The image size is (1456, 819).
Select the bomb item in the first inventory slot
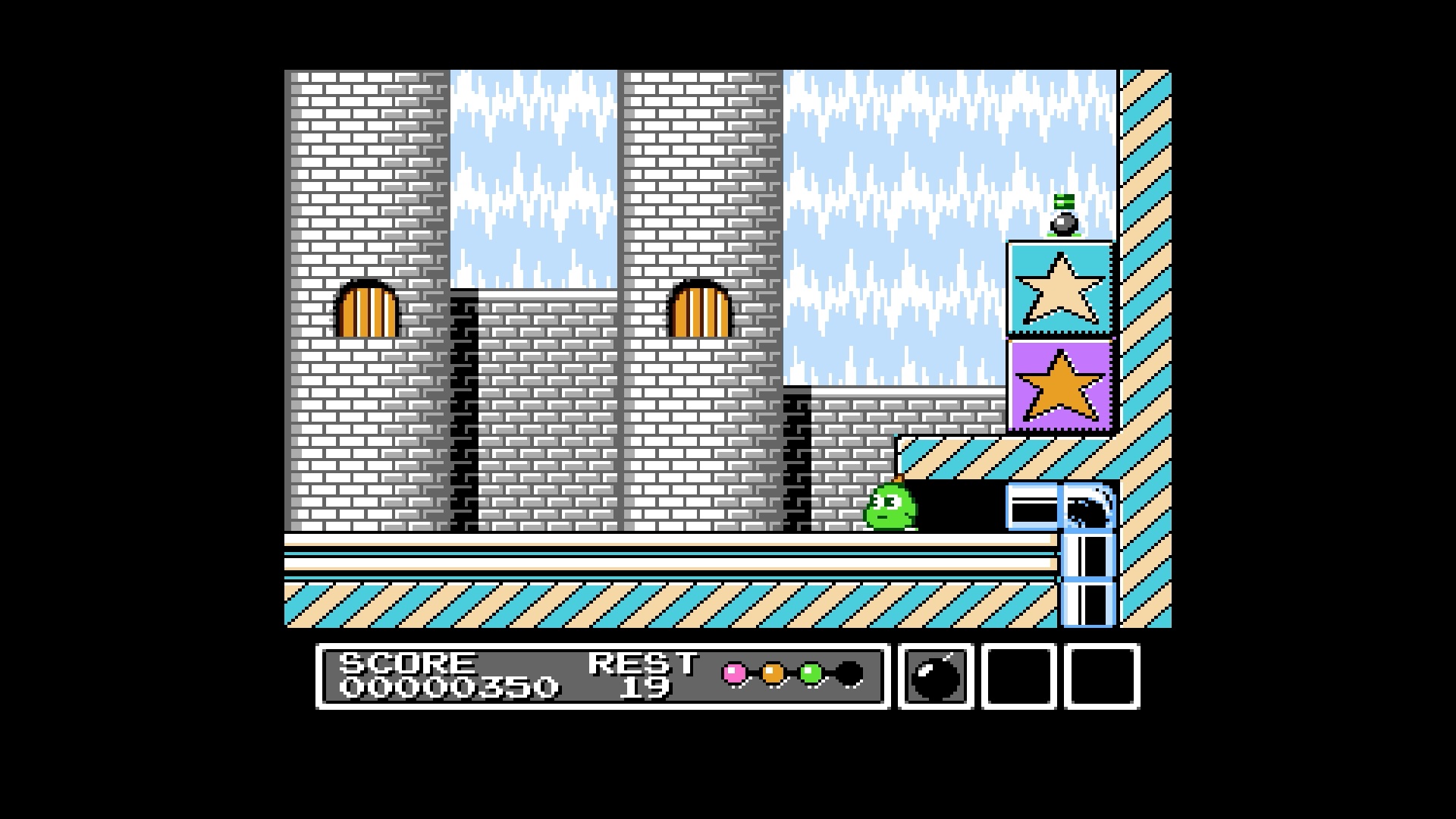[934, 677]
